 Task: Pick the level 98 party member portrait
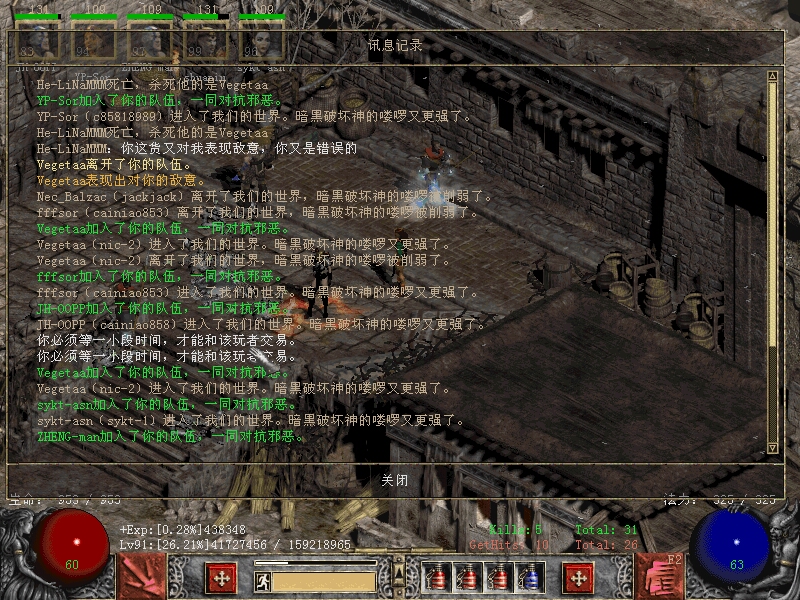click(259, 42)
